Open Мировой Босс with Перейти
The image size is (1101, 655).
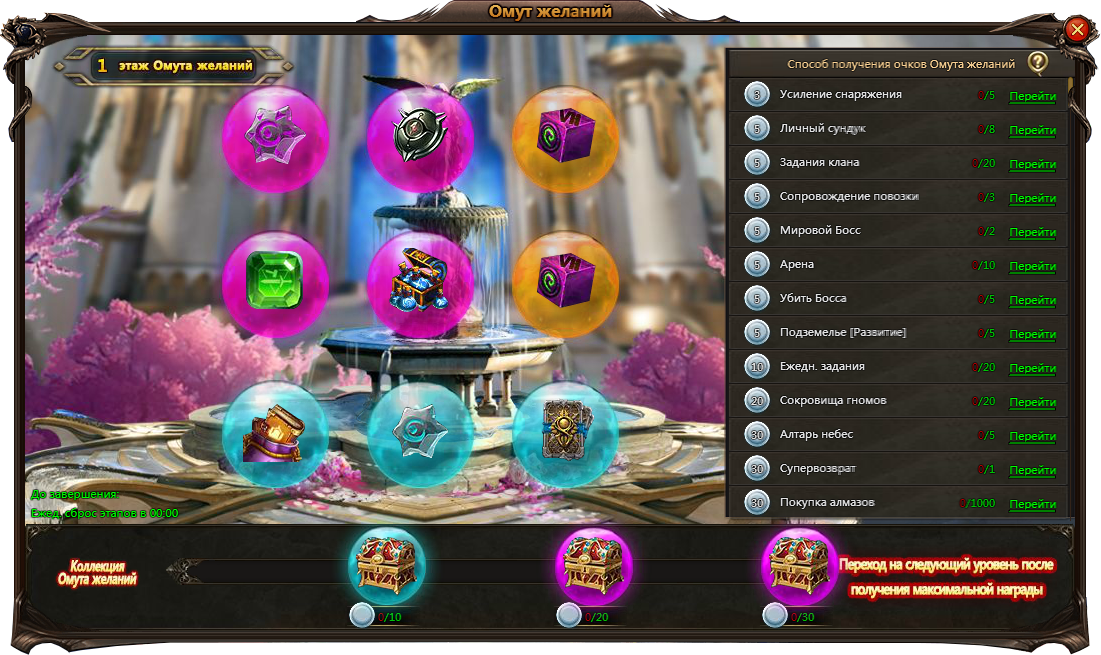1032,233
